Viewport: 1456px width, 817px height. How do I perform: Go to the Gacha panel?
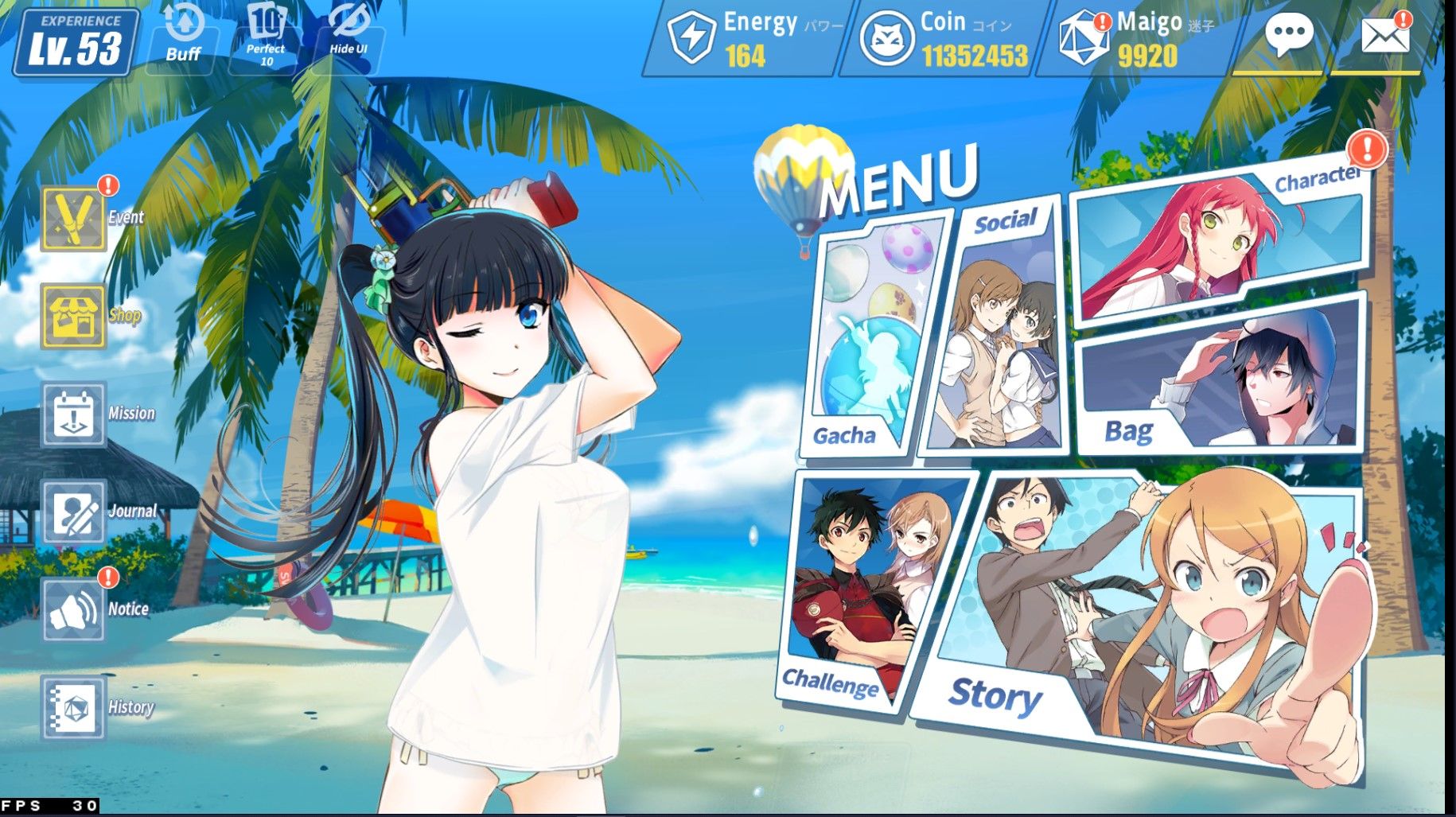[x=867, y=342]
